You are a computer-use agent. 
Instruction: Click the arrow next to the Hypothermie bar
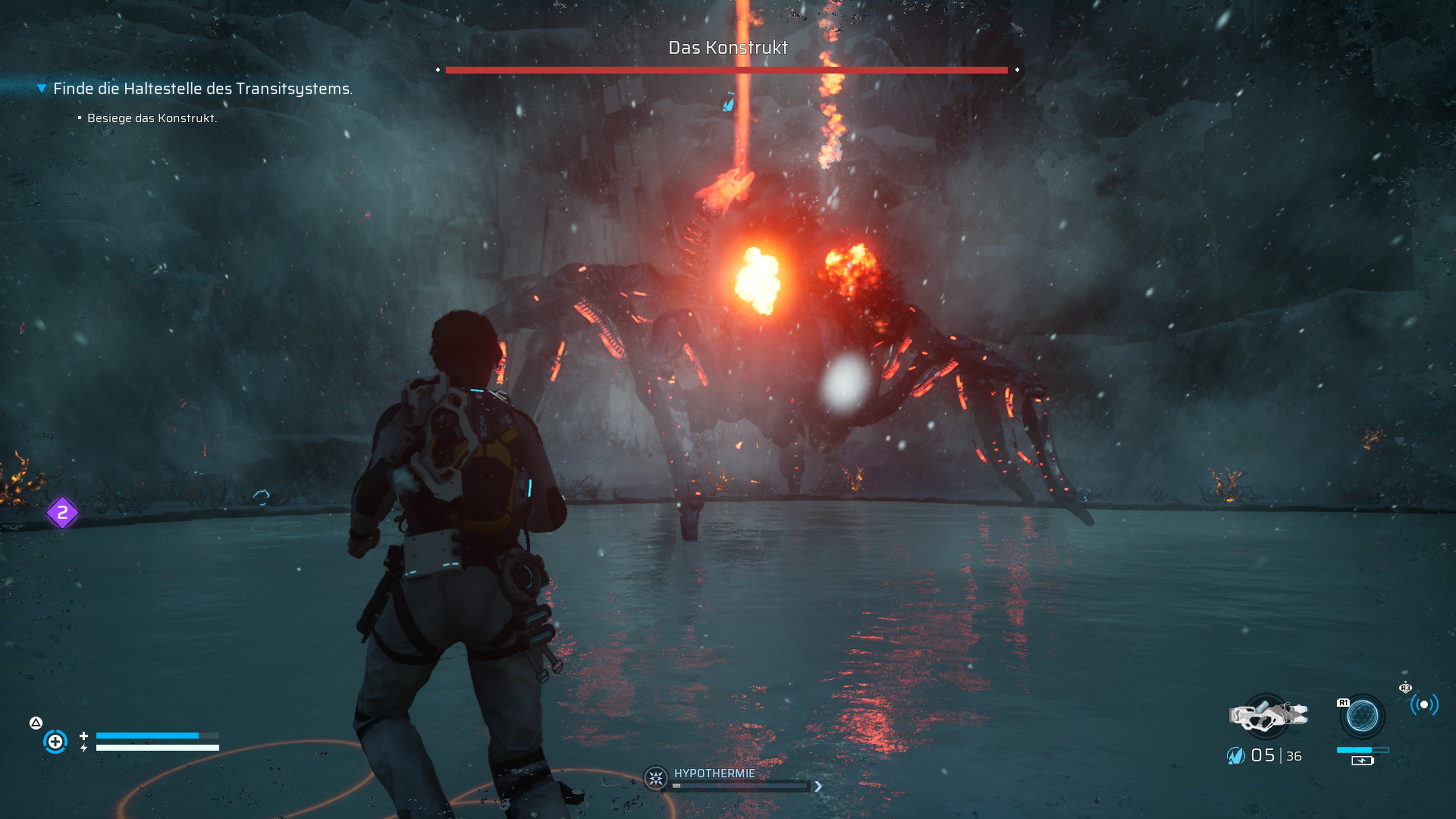pyautogui.click(x=818, y=786)
